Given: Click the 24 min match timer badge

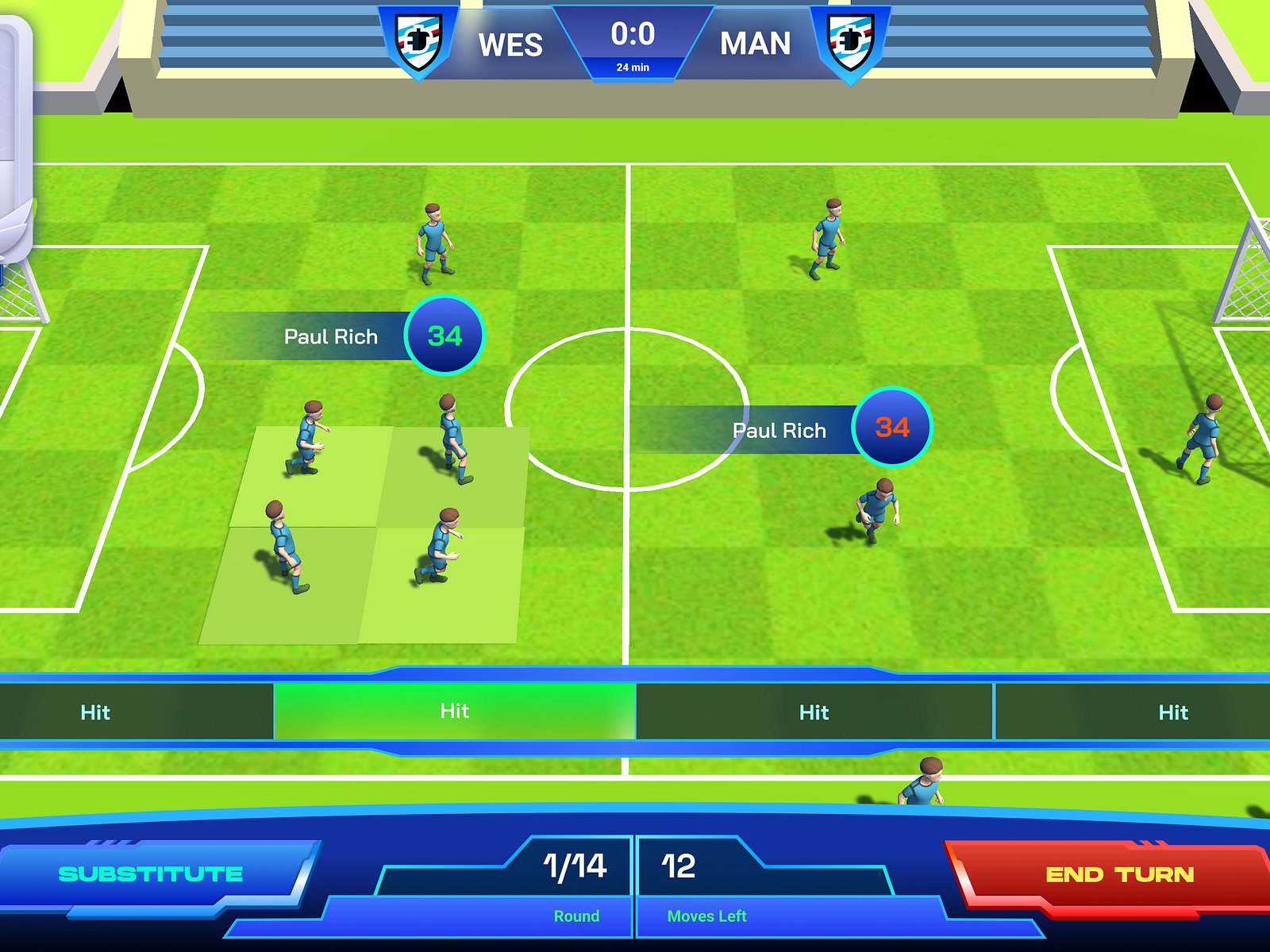Looking at the screenshot, I should [x=635, y=67].
